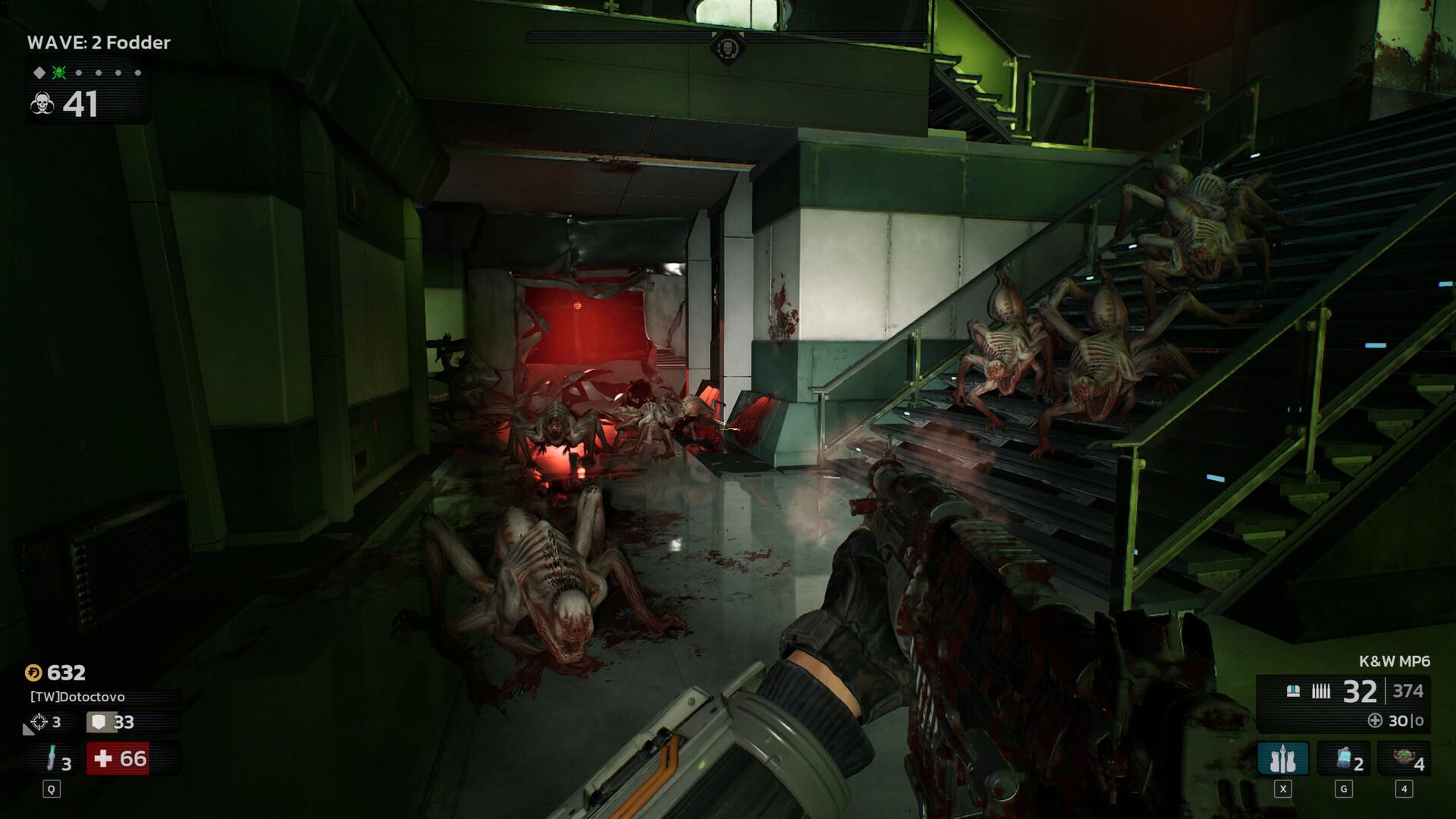Image resolution: width=1456 pixels, height=819 pixels.
Task: Select the K&W MP6 weapon name label
Action: [x=1395, y=661]
